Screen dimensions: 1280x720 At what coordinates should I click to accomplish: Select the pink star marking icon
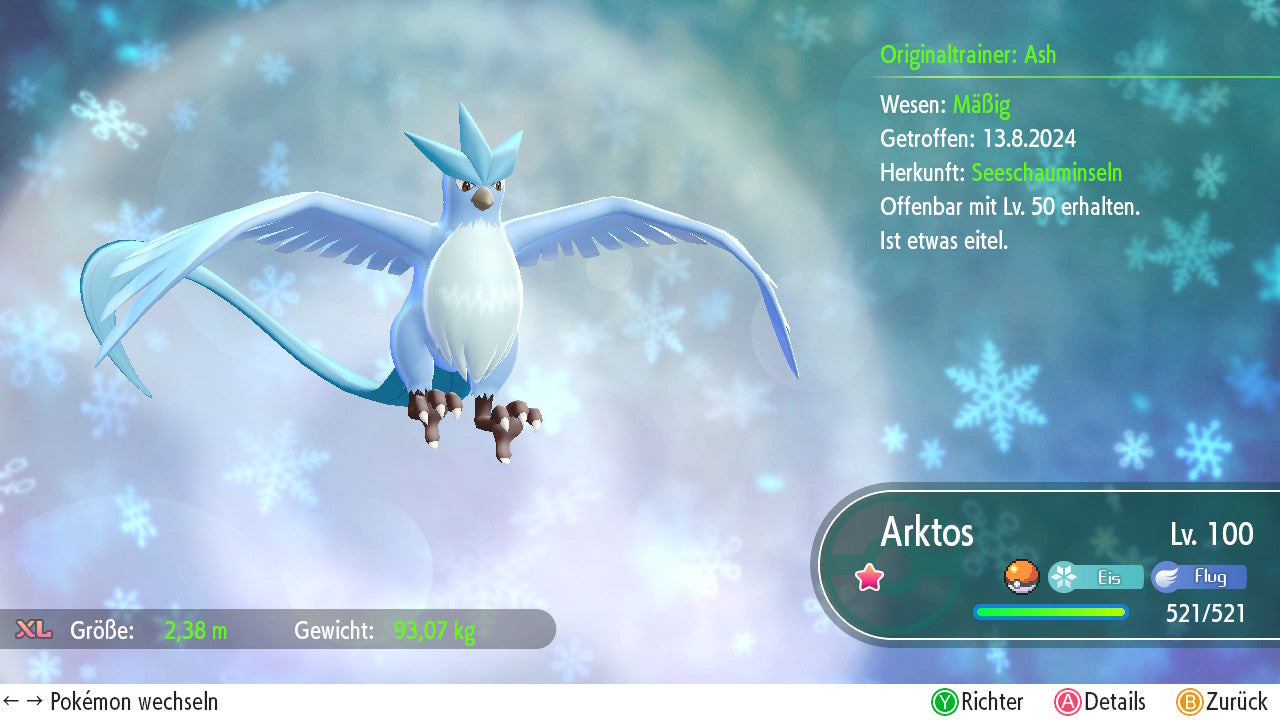point(869,577)
